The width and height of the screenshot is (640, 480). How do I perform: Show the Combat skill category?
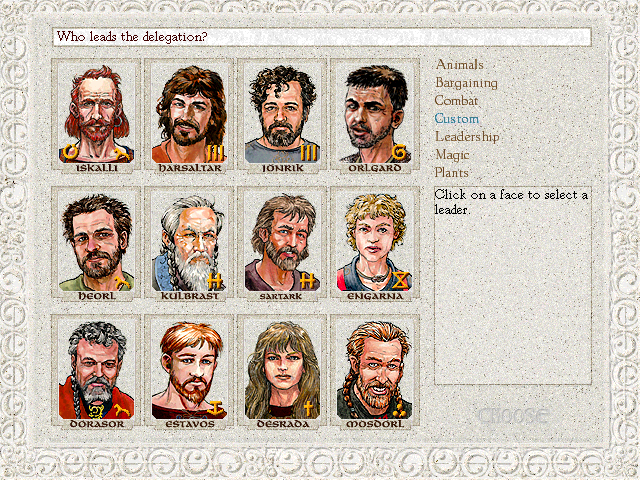click(456, 101)
